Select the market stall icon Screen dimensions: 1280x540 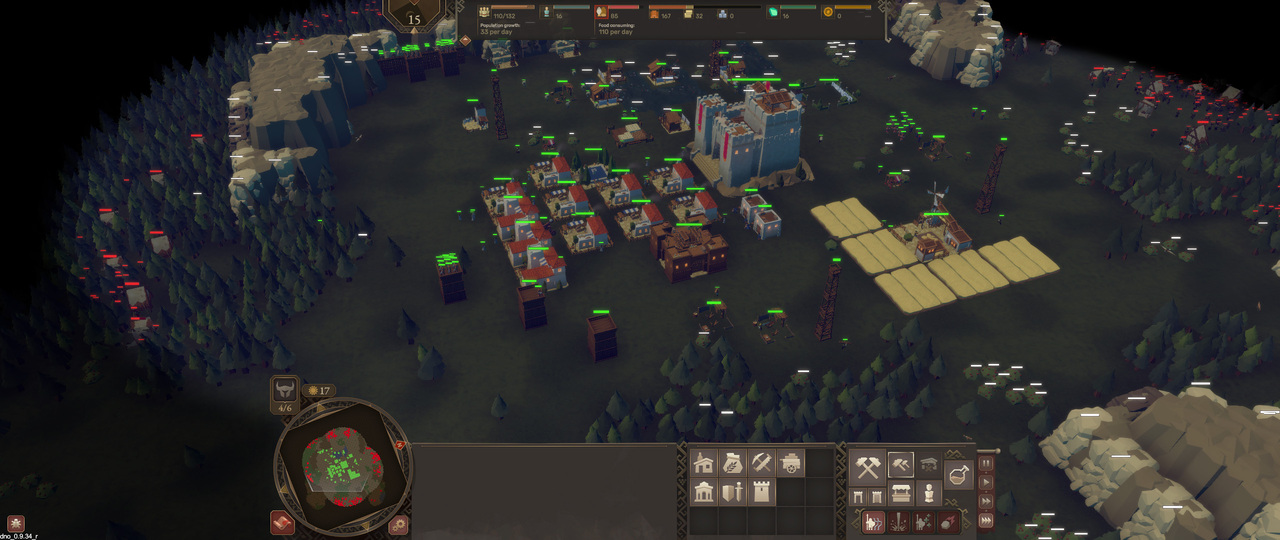pyautogui.click(x=900, y=495)
